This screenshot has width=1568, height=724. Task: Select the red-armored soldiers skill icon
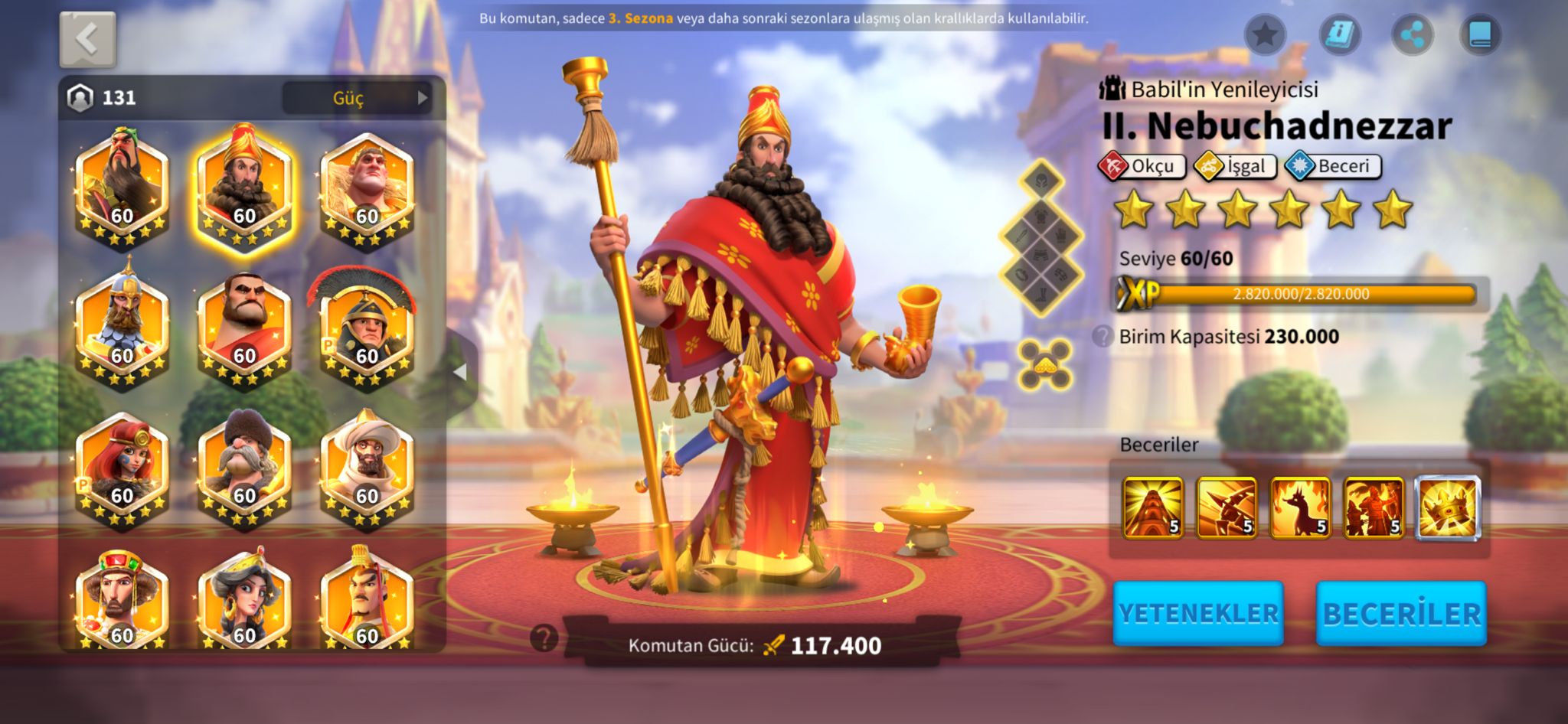[1374, 507]
